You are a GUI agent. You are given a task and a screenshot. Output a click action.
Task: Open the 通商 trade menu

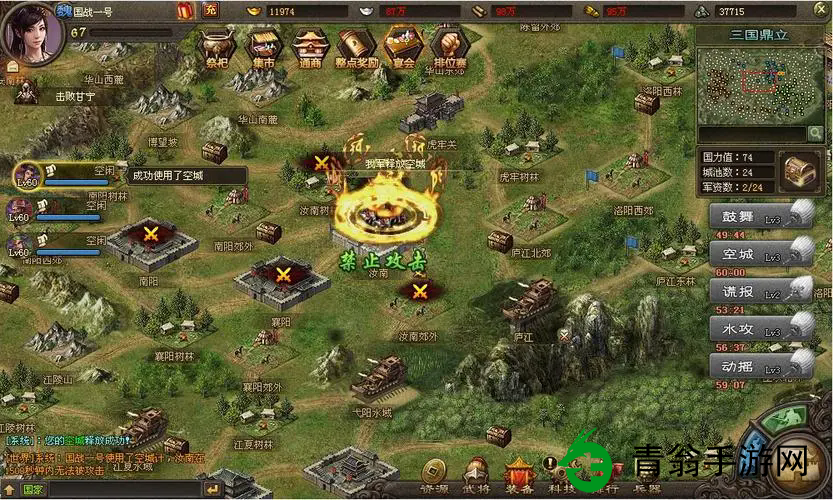[x=309, y=47]
